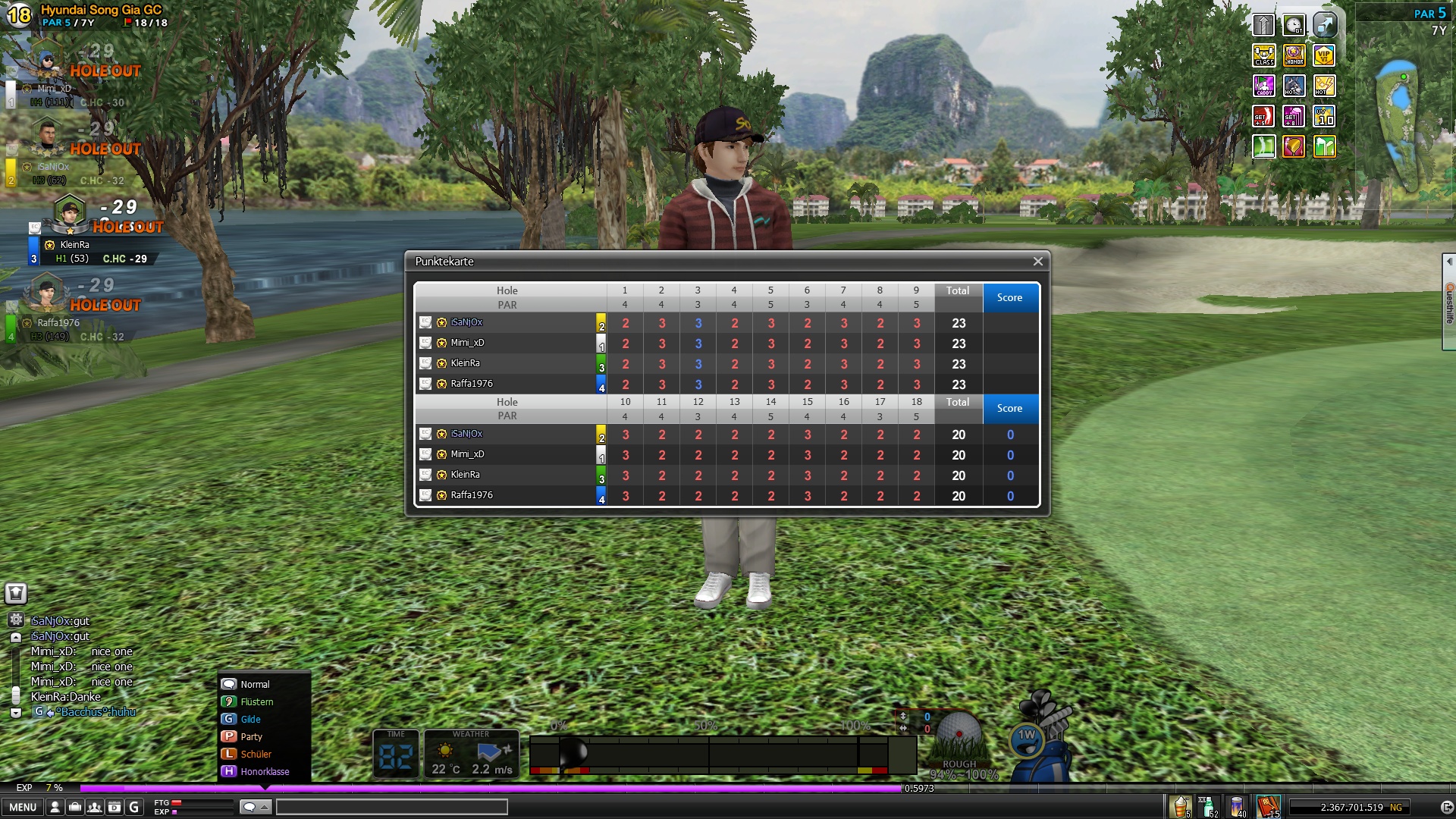The height and width of the screenshot is (819, 1456).
Task: Close the Punktekarte scorecard window
Action: 1037,262
